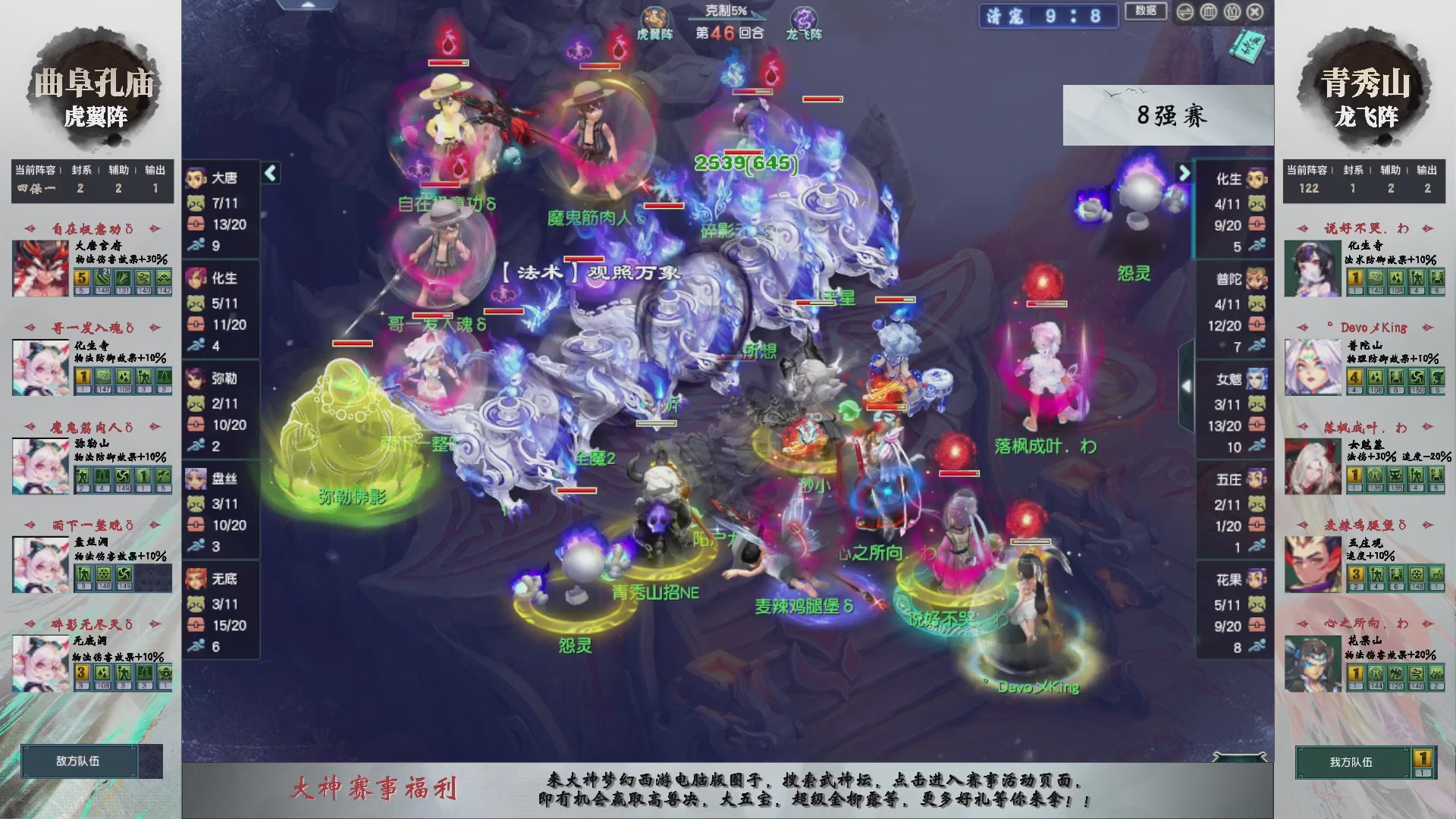This screenshot has width=1456, height=819.
Task: Click the building-shaped icon in top-right toolbar
Action: (x=1207, y=11)
